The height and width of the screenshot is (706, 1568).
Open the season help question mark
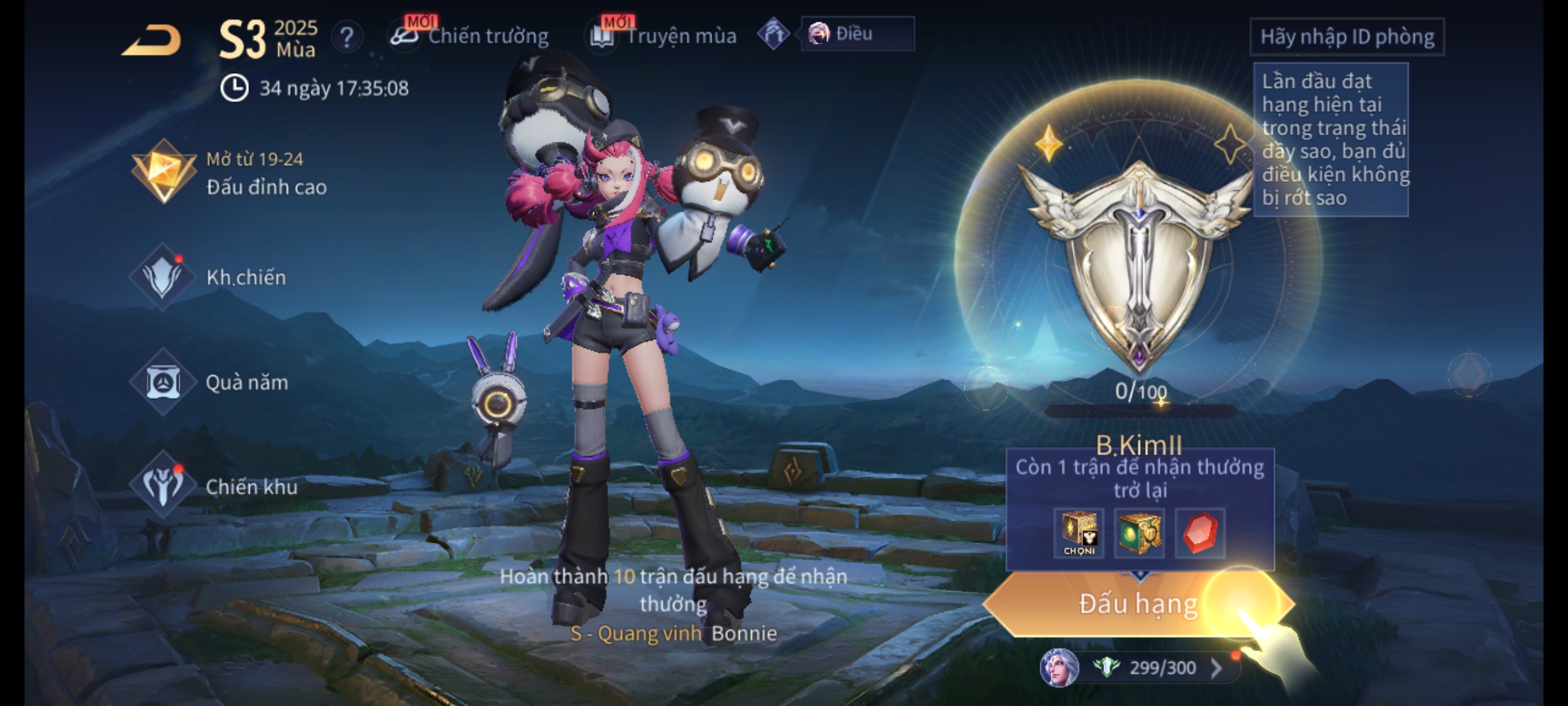coord(347,38)
